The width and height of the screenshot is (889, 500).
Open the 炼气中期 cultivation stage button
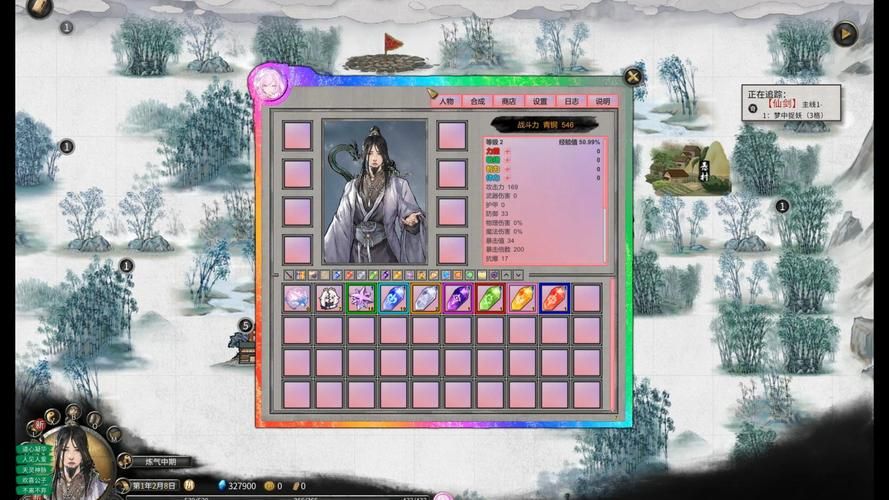158,462
